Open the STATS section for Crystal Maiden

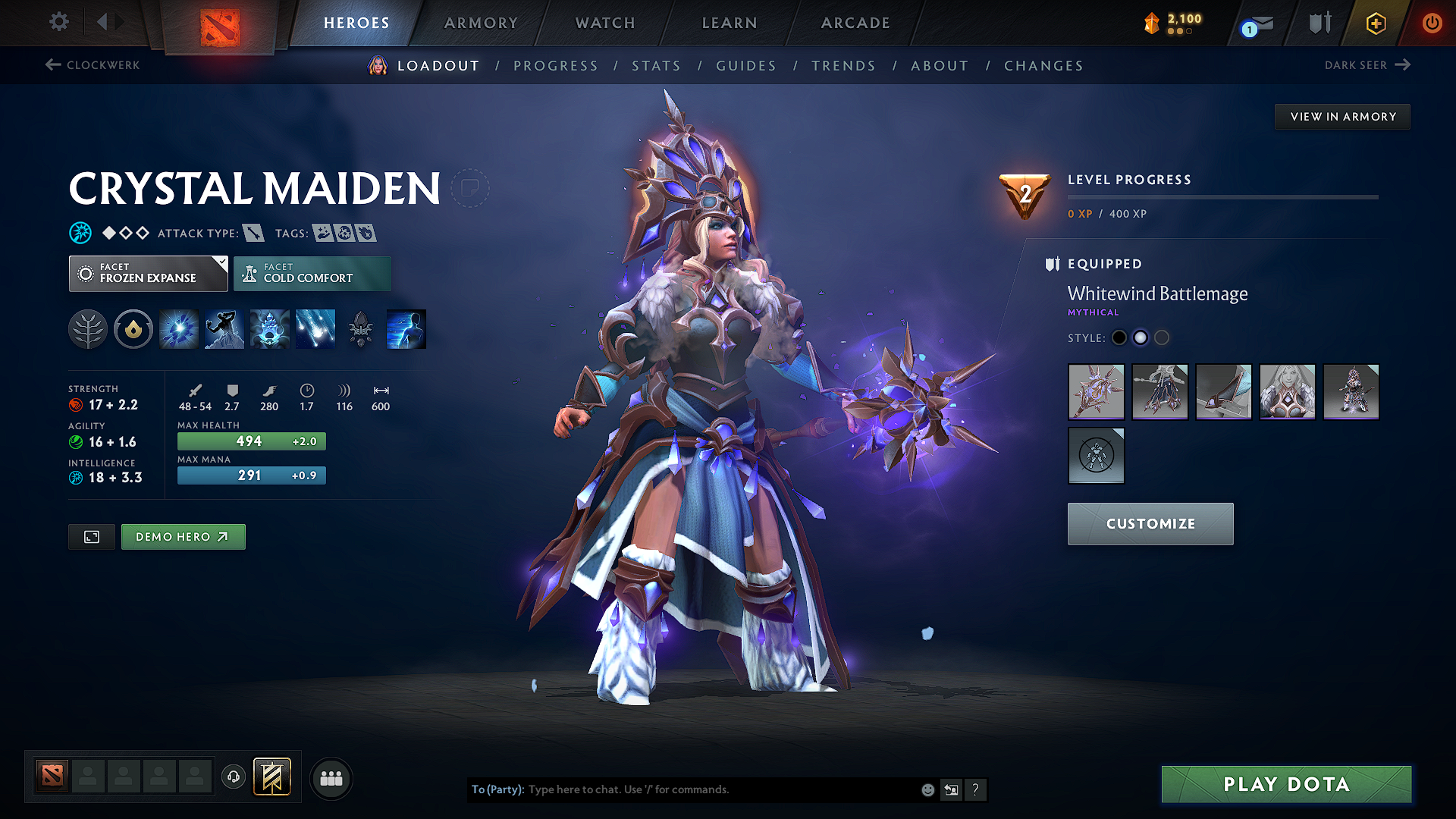[657, 66]
